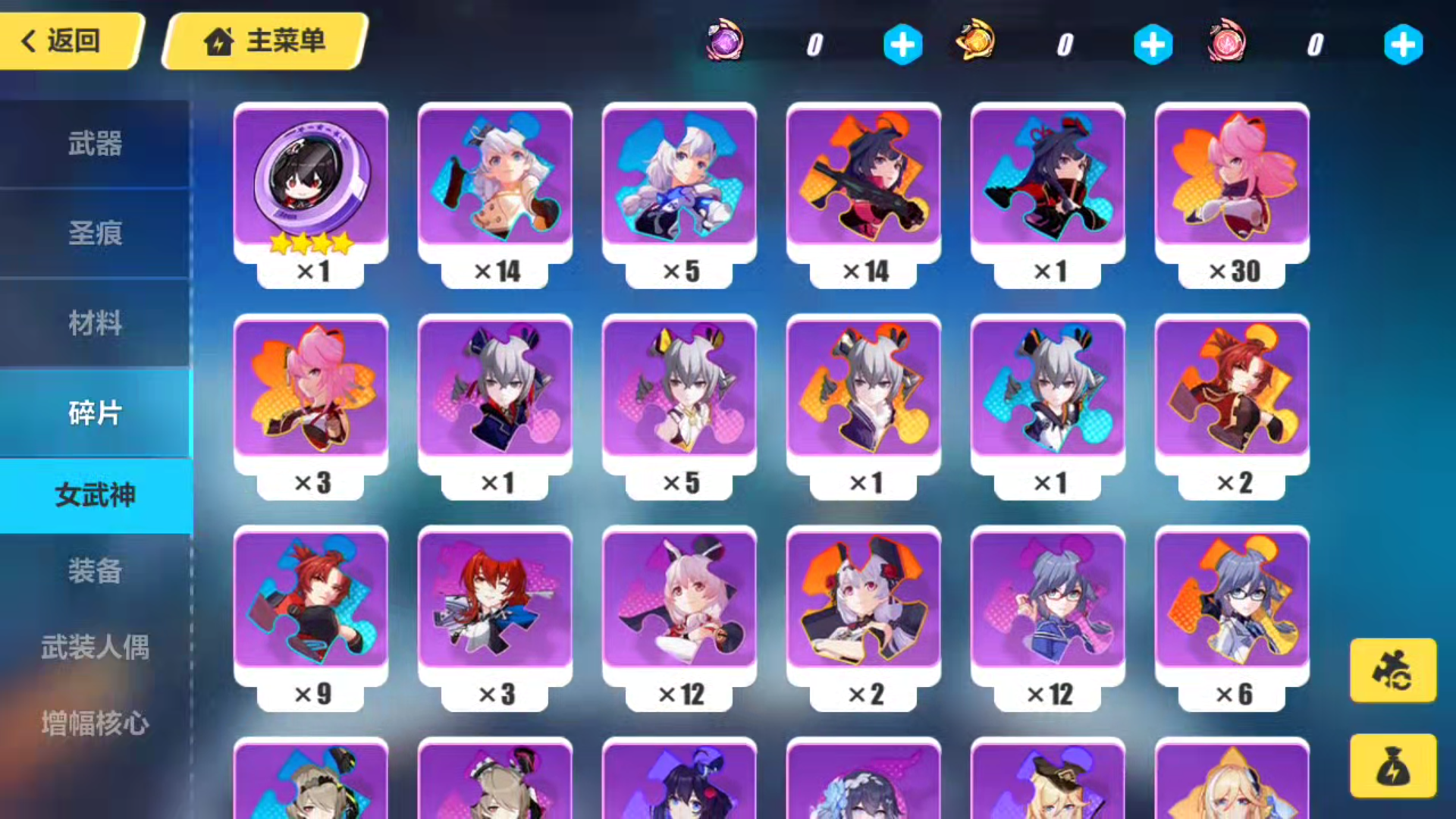
Task: Tap the back arrow on 返回 button
Action: [x=27, y=41]
